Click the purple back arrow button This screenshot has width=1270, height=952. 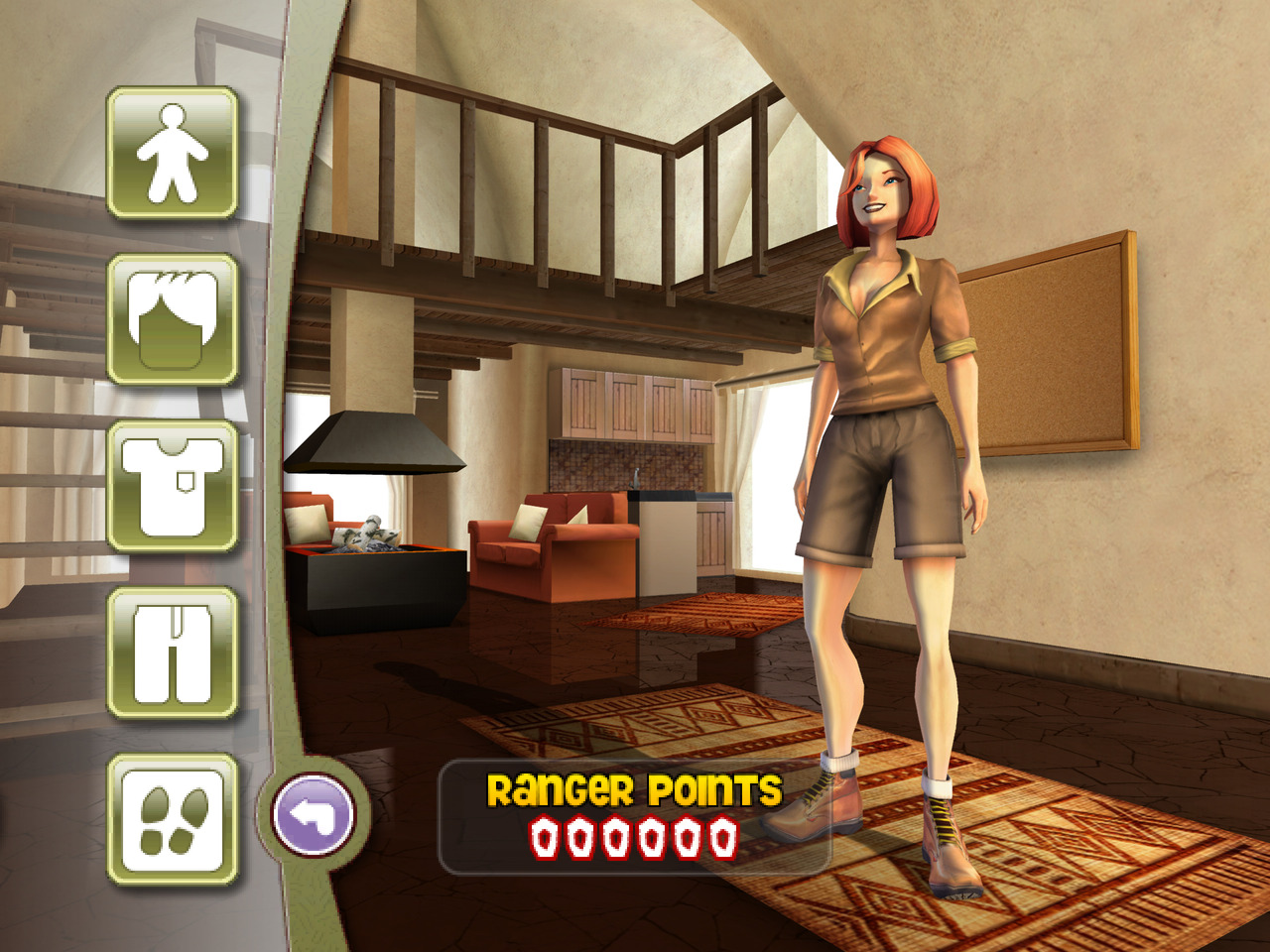click(313, 815)
